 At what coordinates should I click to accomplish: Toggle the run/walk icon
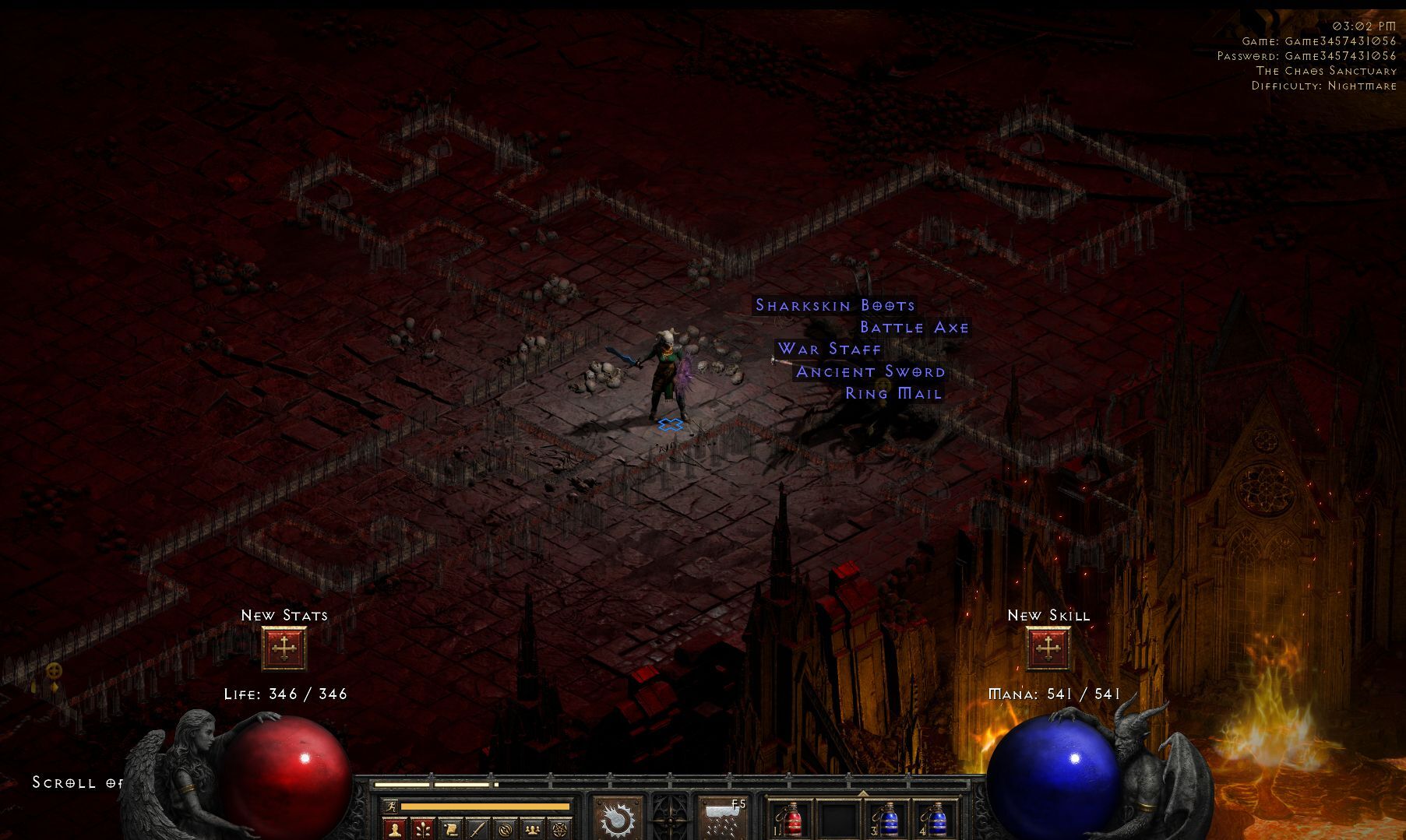[392, 807]
